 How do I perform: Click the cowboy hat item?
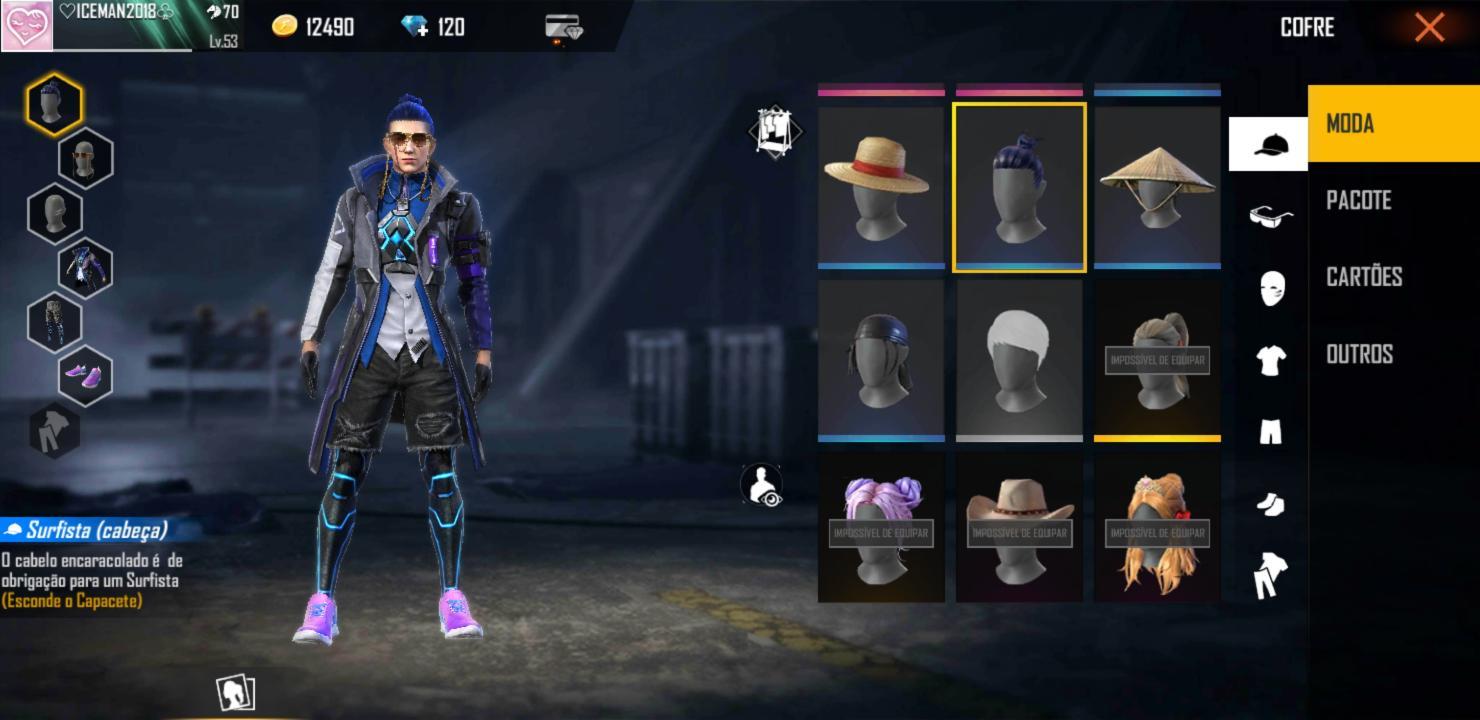pos(1019,528)
